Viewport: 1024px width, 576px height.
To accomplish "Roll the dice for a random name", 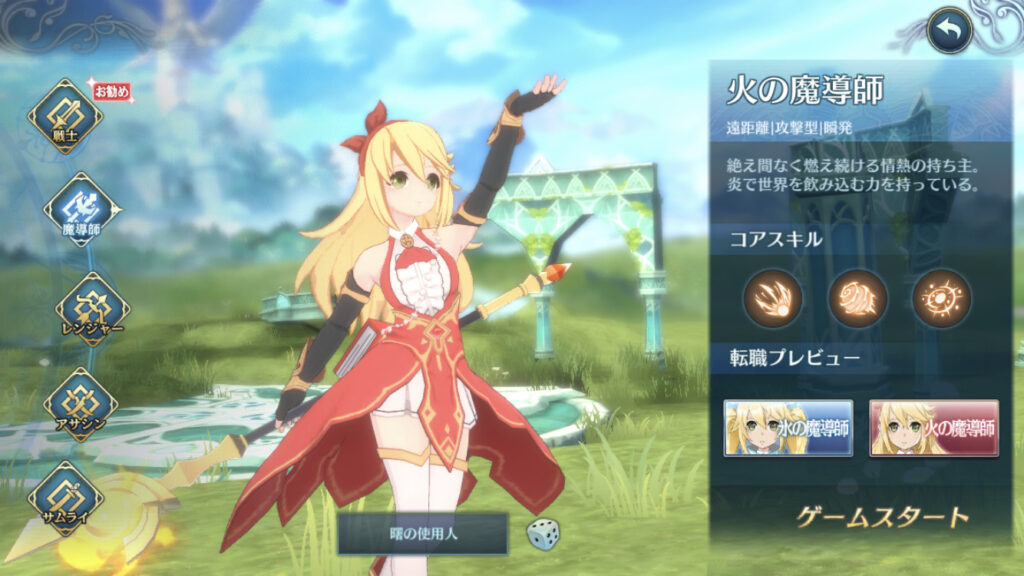I will point(543,533).
